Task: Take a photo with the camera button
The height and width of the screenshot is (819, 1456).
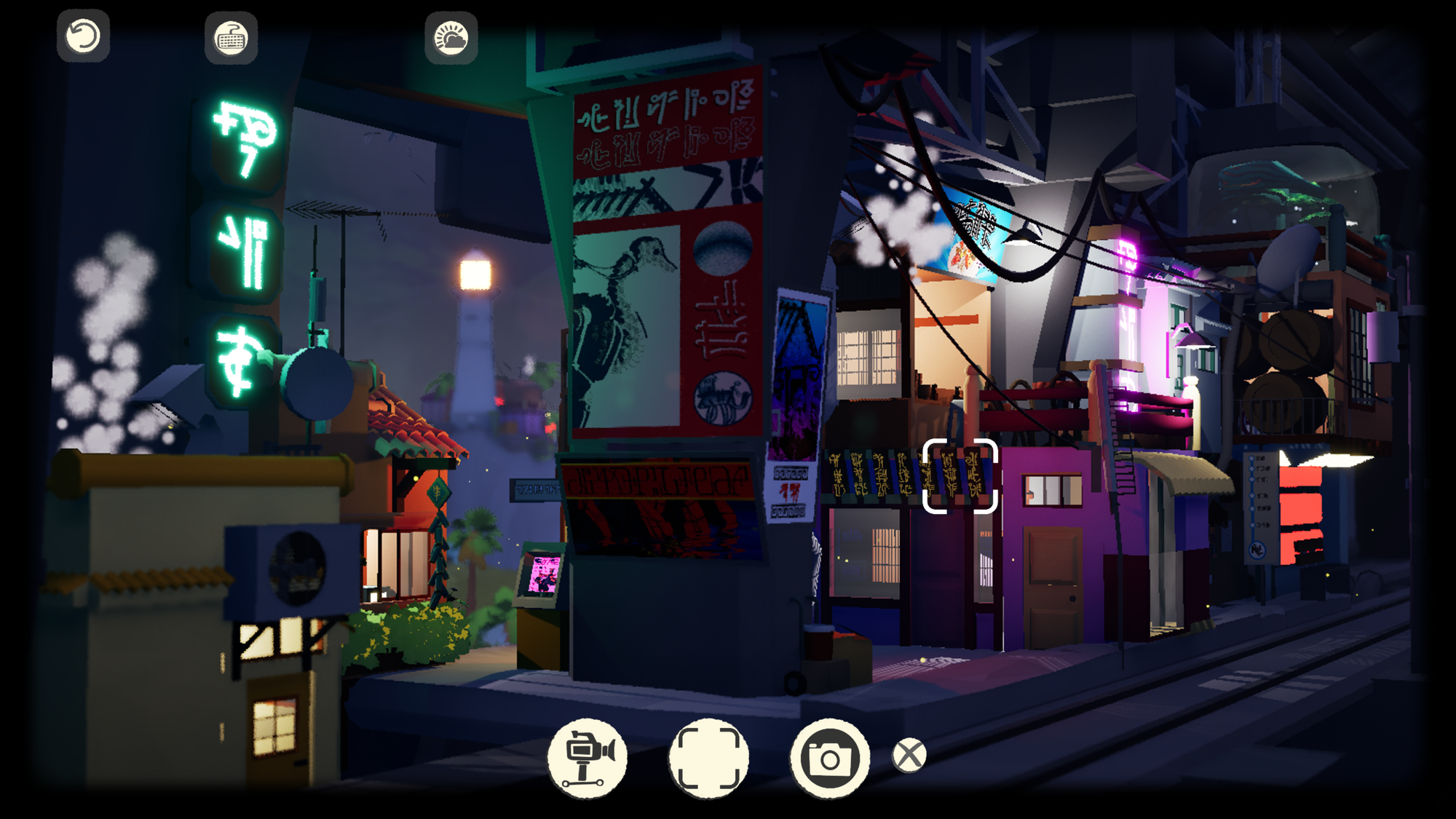Action: point(830,758)
